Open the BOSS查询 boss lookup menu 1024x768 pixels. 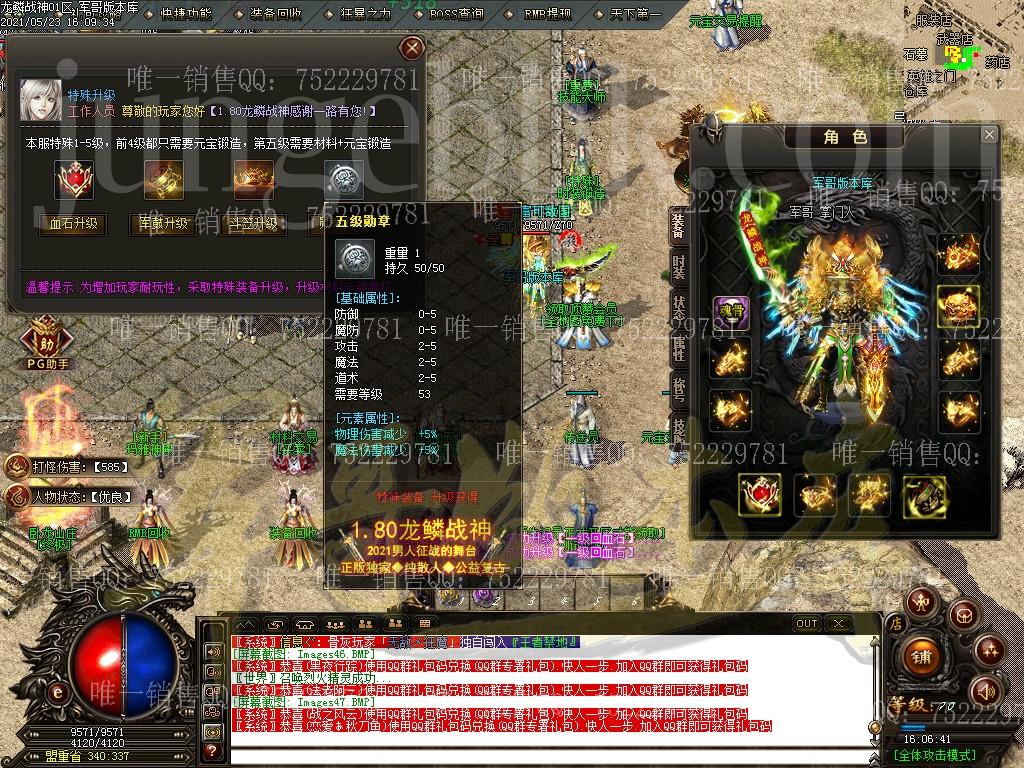click(456, 14)
